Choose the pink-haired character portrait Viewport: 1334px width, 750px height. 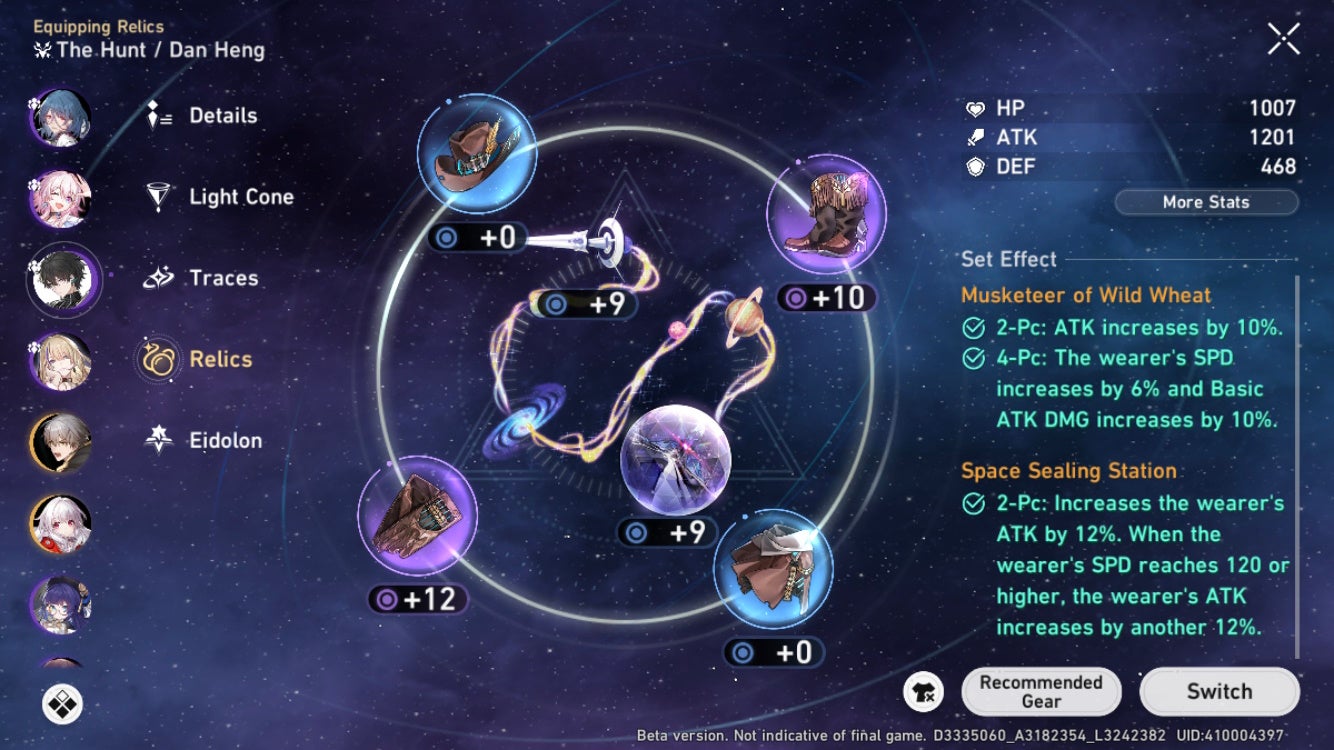click(61, 198)
